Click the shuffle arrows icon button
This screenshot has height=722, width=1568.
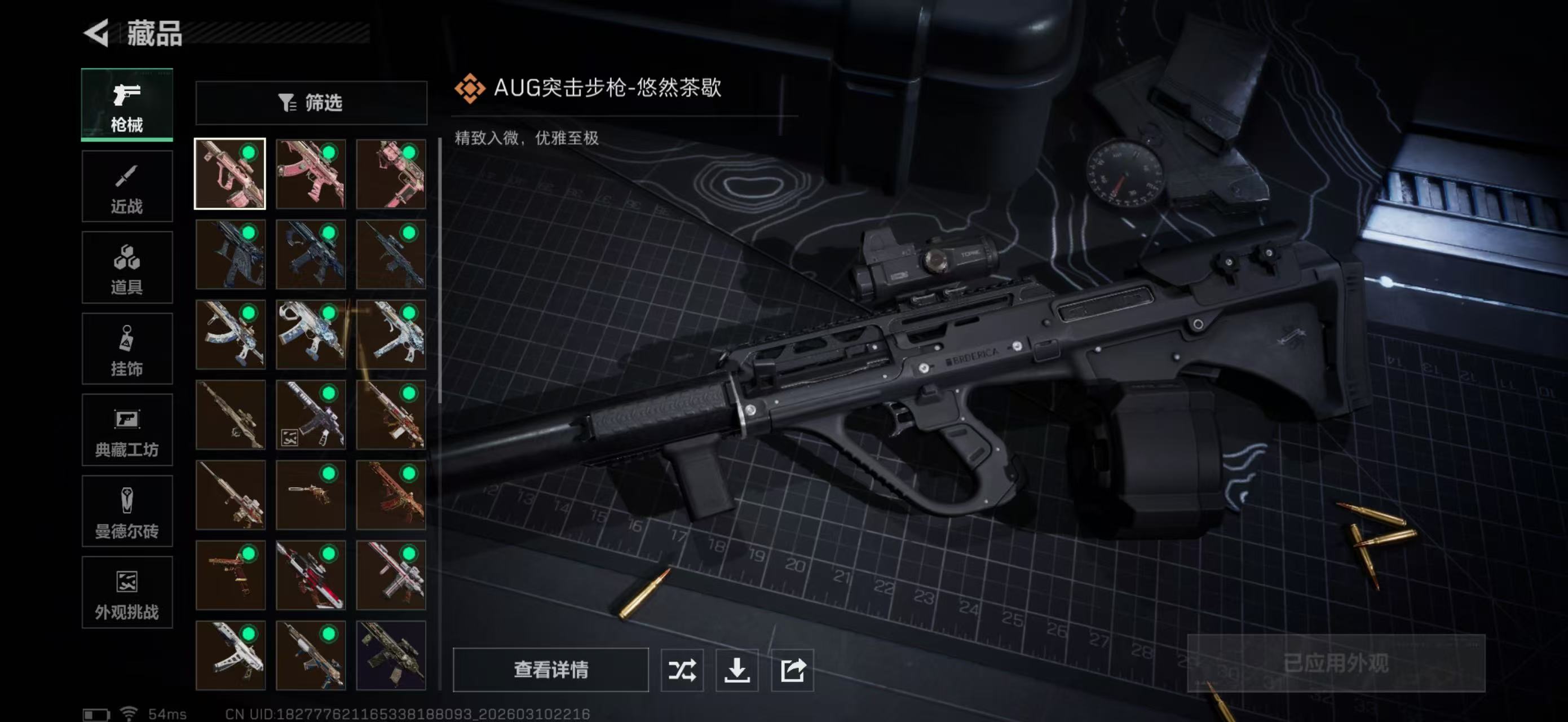coord(682,670)
